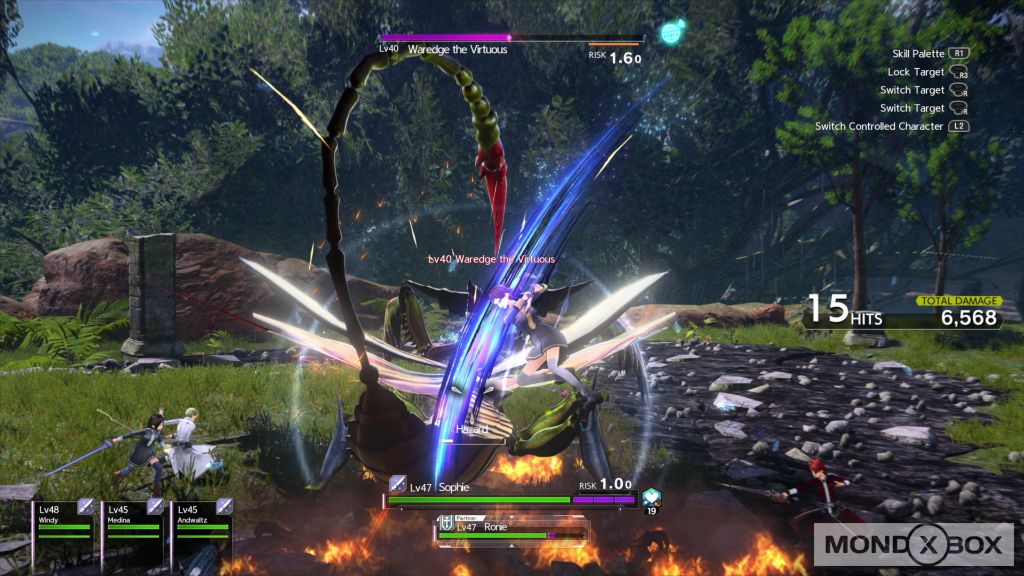Click the Mondoxbox watermark logo
This screenshot has height=576, width=1024.
point(915,546)
